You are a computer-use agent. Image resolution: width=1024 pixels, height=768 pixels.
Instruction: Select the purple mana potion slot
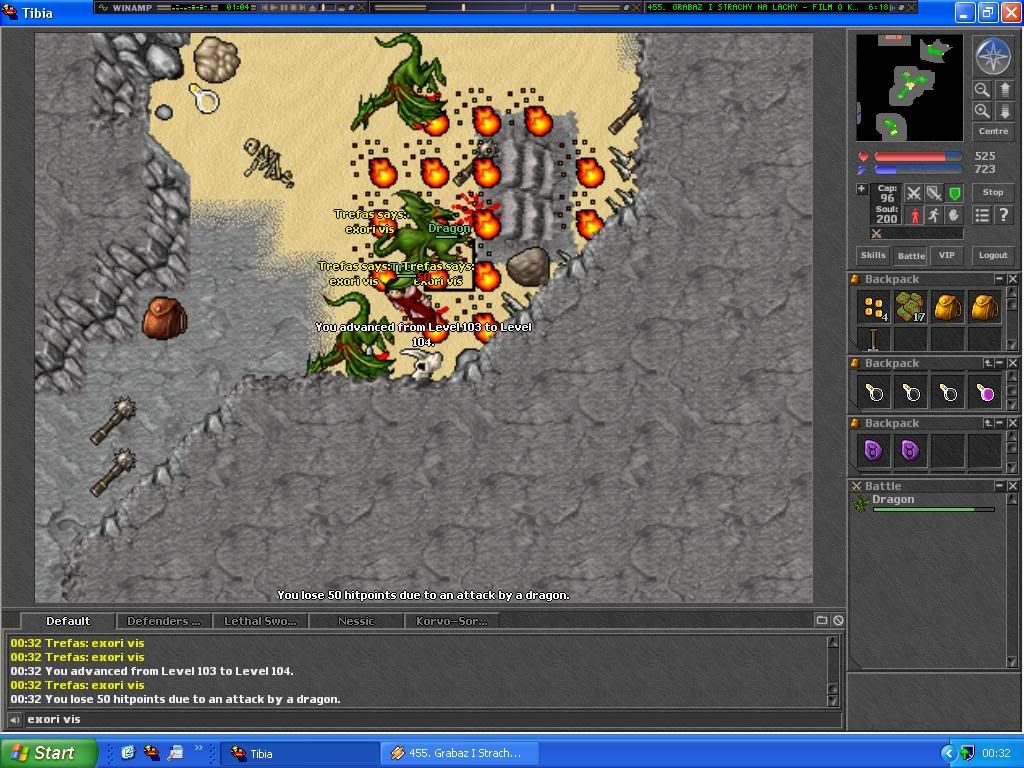pos(986,392)
